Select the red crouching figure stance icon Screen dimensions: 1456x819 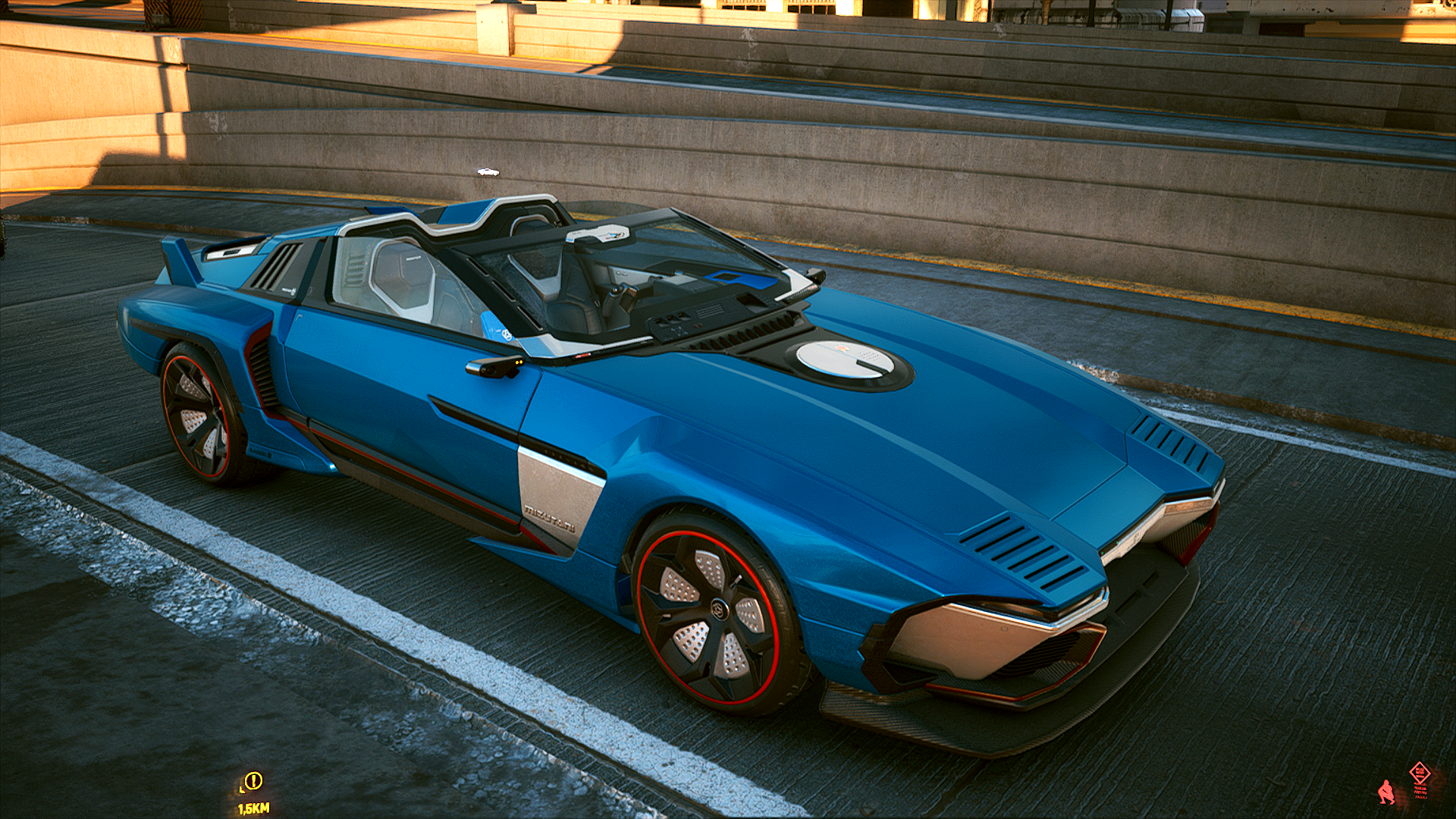tap(1386, 792)
